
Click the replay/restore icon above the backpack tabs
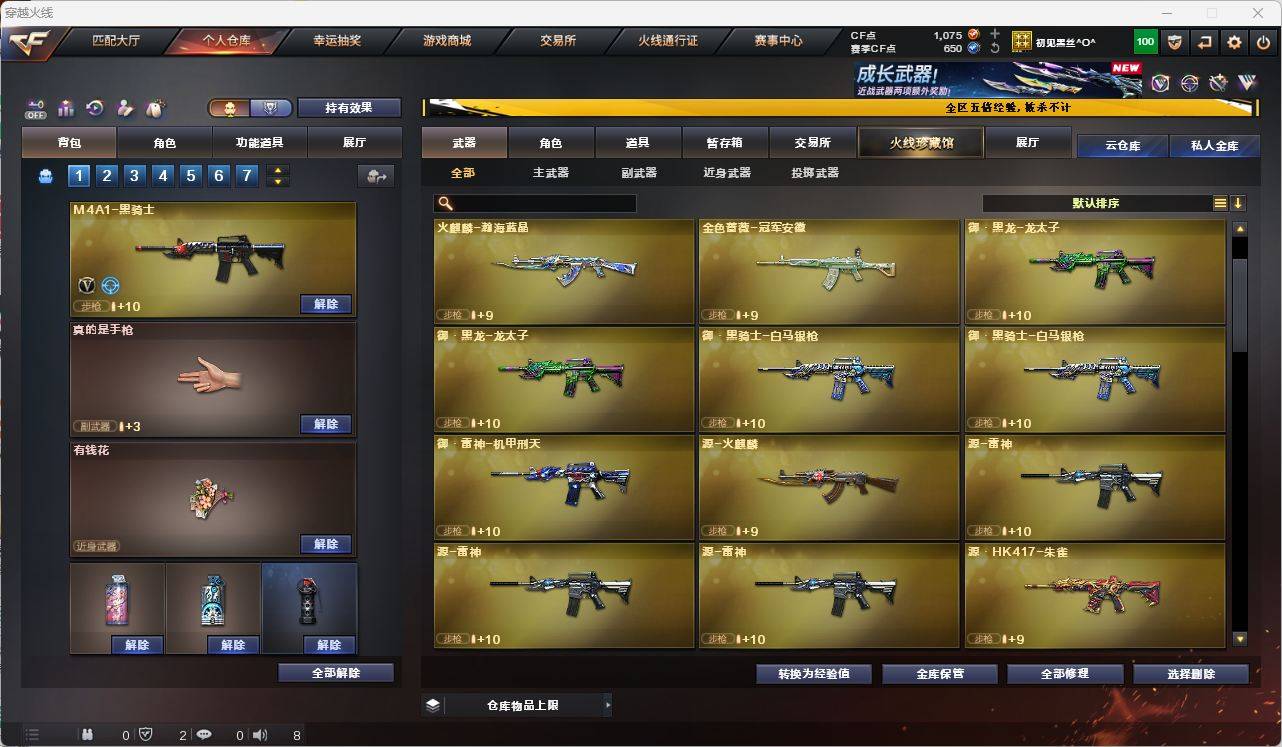tap(94, 107)
